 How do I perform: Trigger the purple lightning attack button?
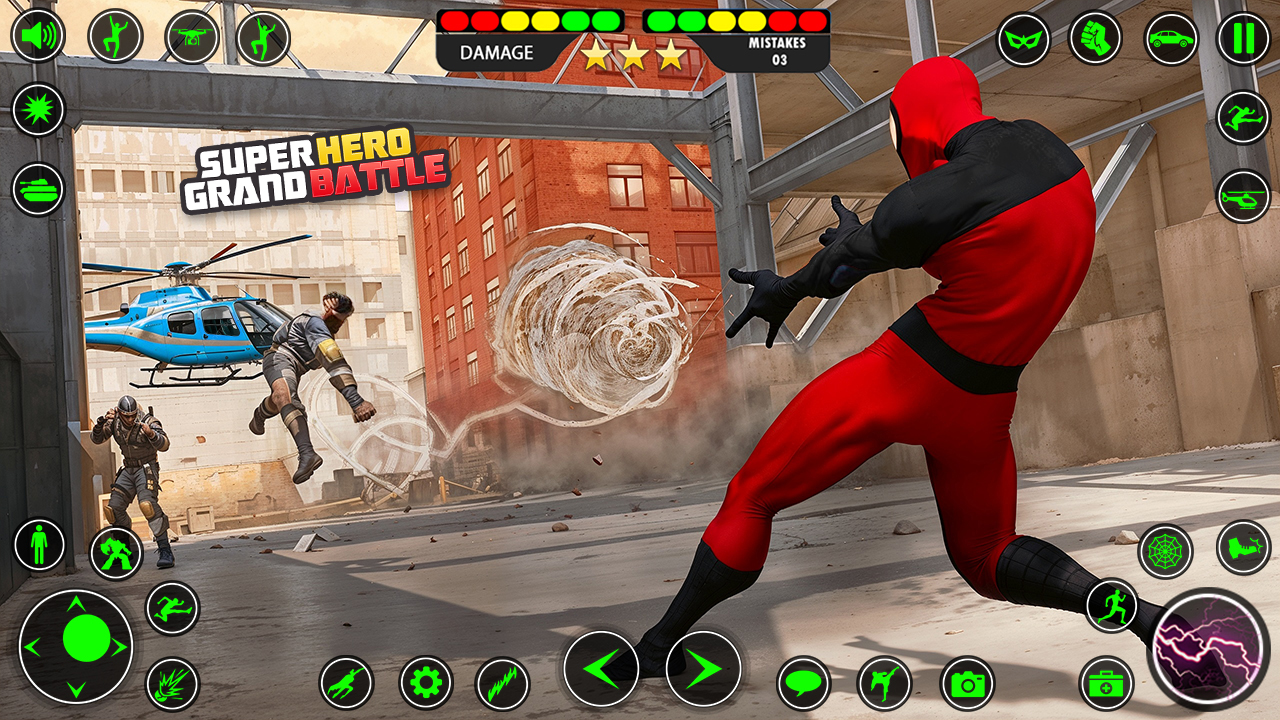point(1207,649)
